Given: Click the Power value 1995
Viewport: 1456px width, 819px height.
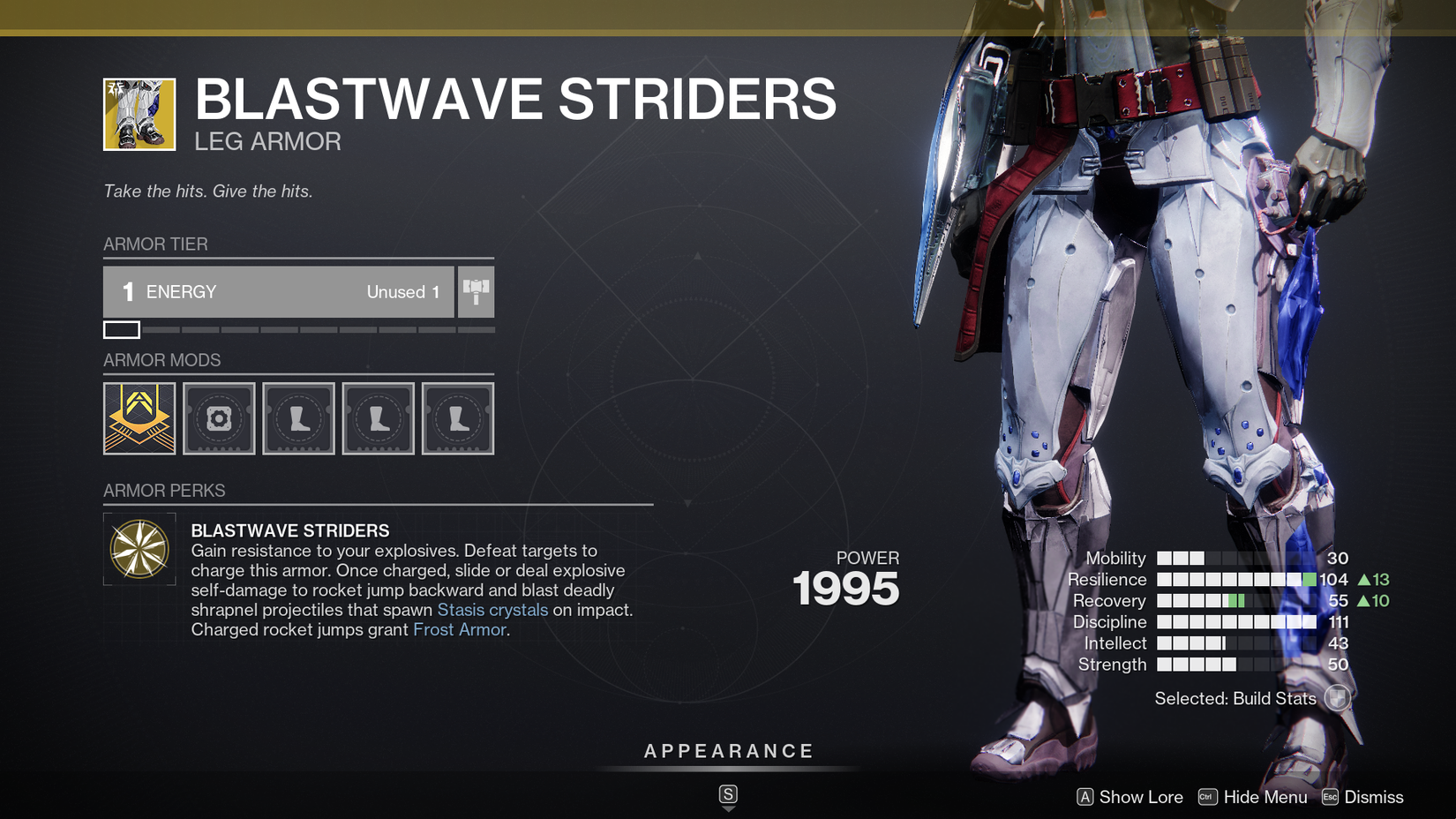Looking at the screenshot, I should (x=845, y=587).
